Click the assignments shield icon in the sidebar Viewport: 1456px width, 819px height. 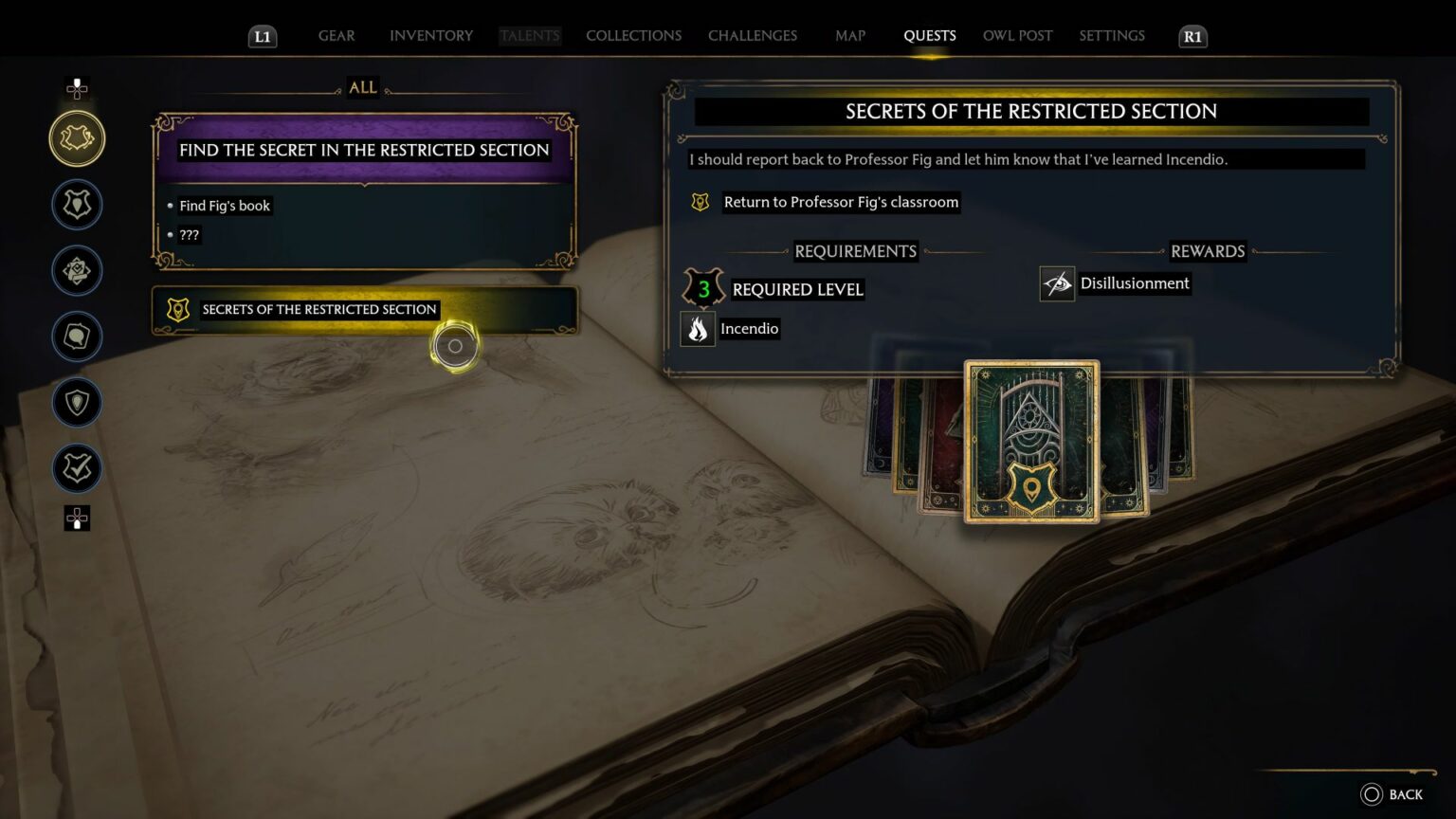click(77, 402)
